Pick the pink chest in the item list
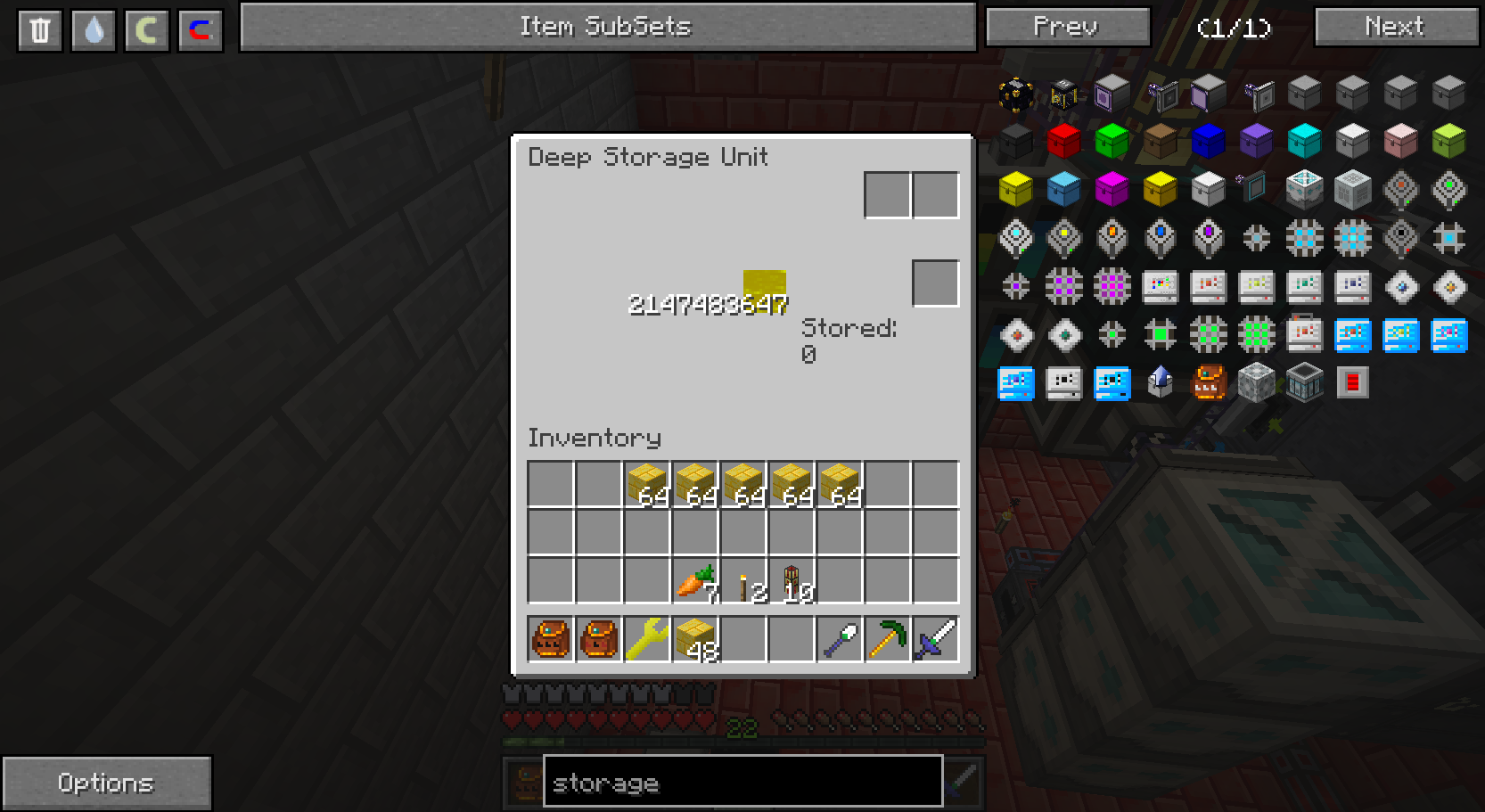The height and width of the screenshot is (812, 1485). 1400,141
